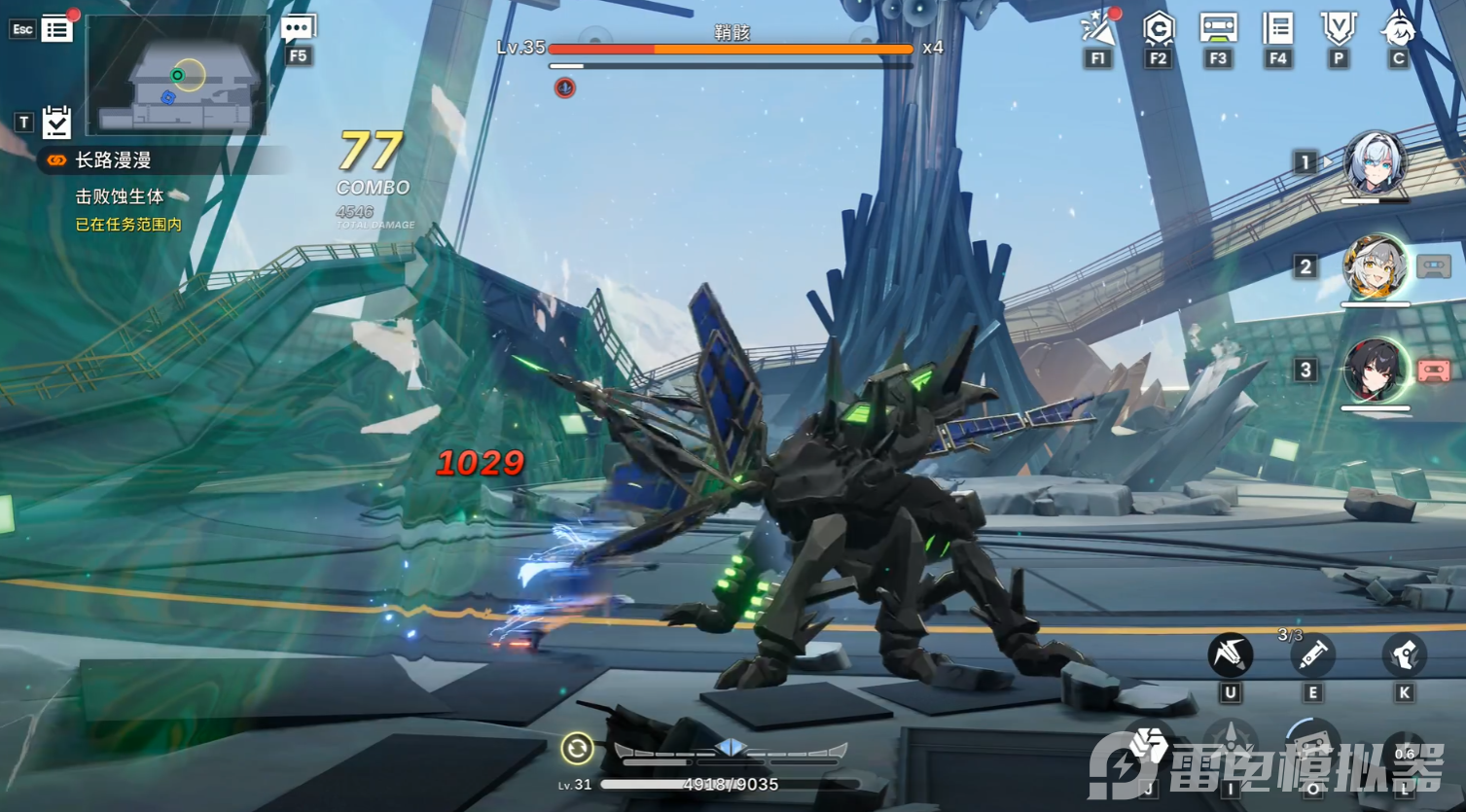Screen dimensions: 1466x812
Task: Open the hexagon C badge icon
Action: [x=1158, y=30]
